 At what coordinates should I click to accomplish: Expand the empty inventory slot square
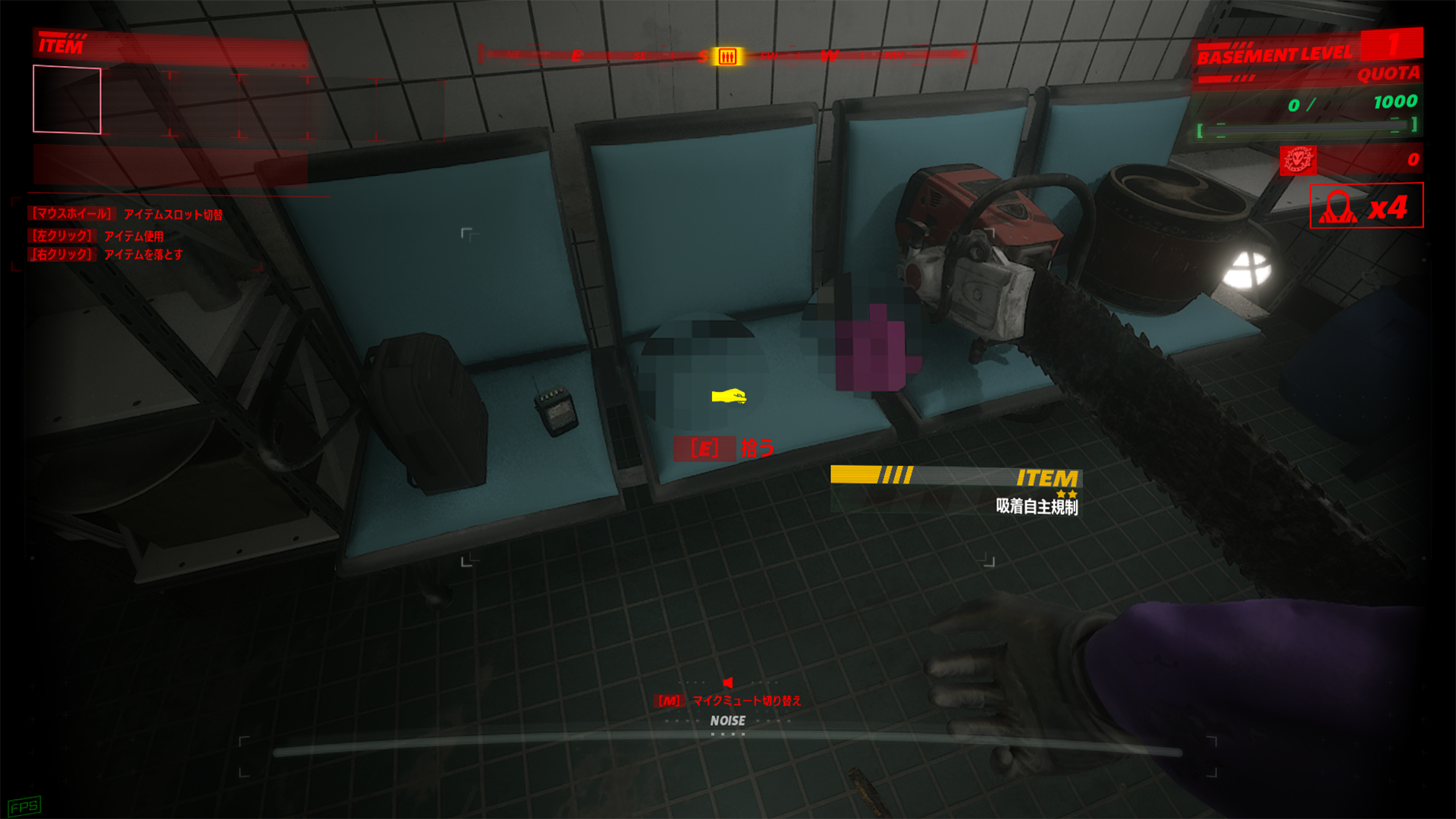click(65, 99)
